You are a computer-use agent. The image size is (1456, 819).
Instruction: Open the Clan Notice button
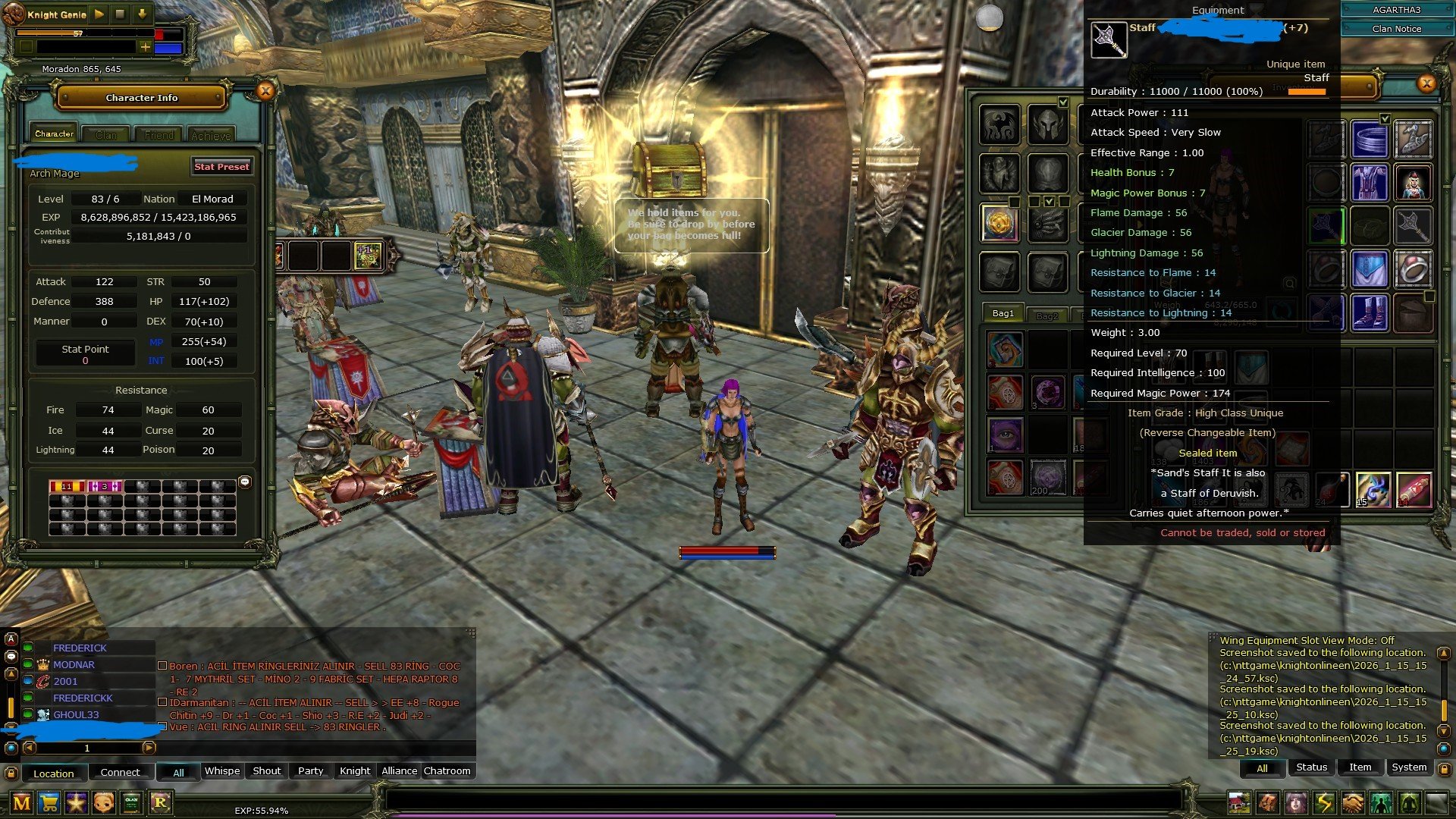(1396, 29)
